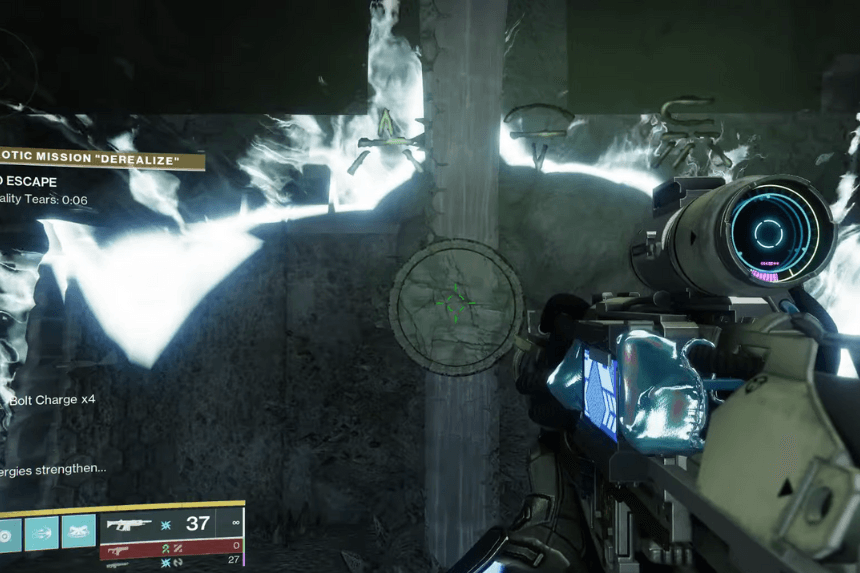The image size is (860, 573).
Task: Activate the fist-shaped melee ability icon
Action: 79,531
